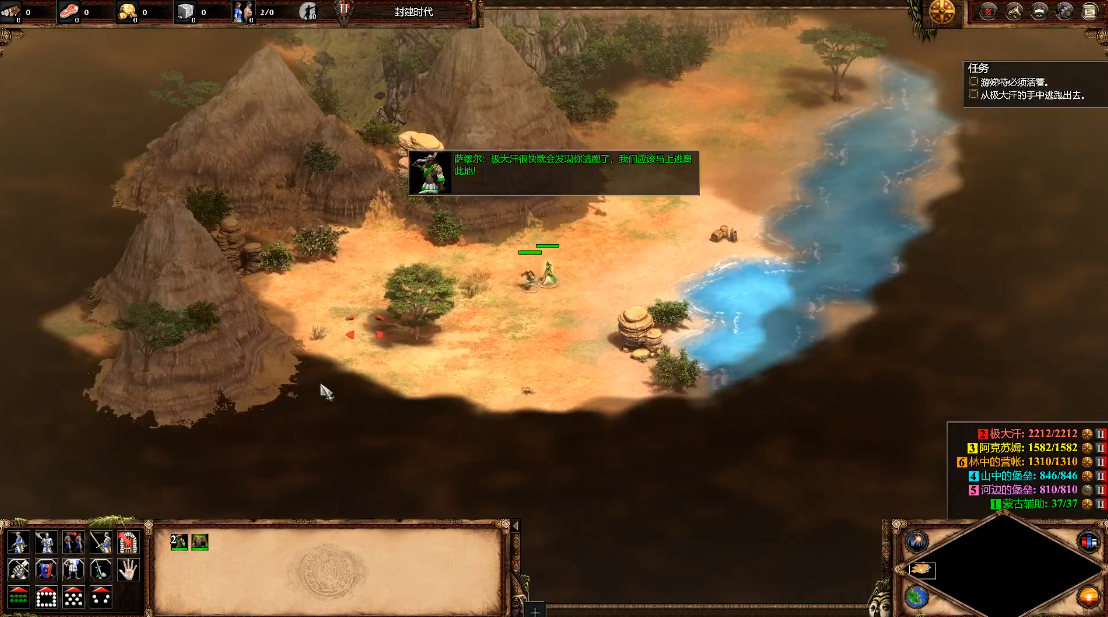
Task: Open the tech tree gears icon
Action: coord(1064,12)
